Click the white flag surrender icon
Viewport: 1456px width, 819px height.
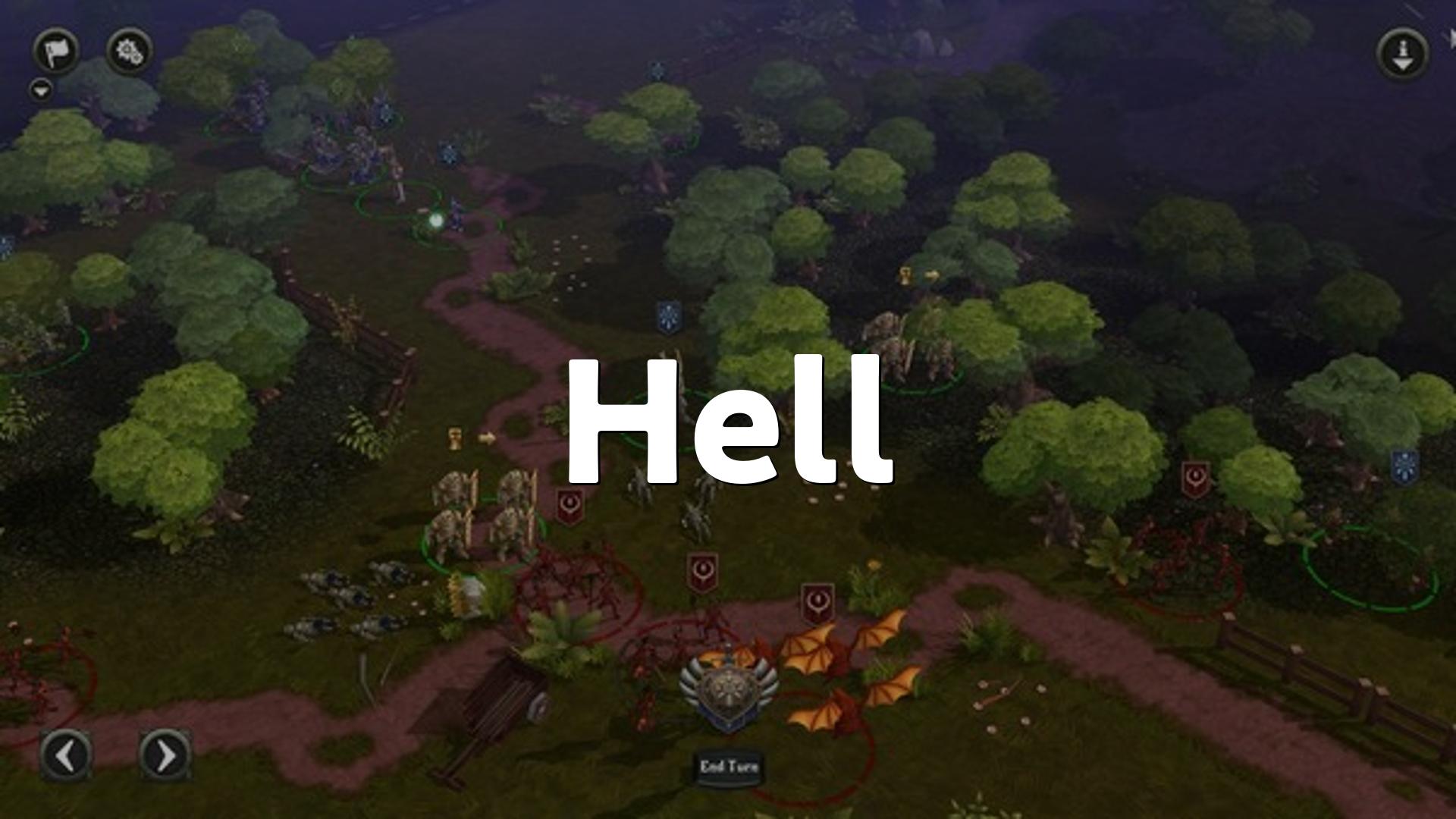(56, 52)
